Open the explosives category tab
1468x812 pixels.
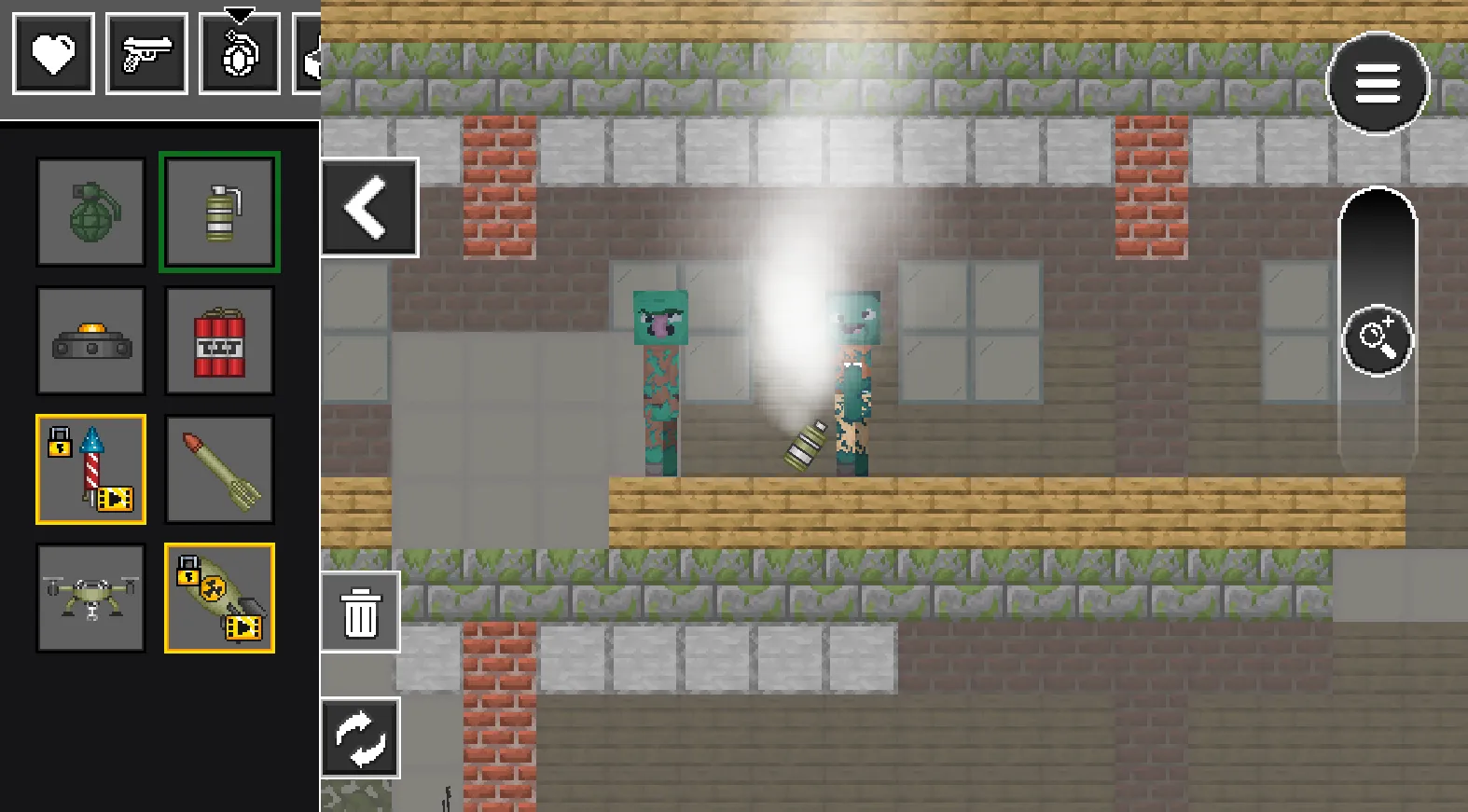[241, 53]
